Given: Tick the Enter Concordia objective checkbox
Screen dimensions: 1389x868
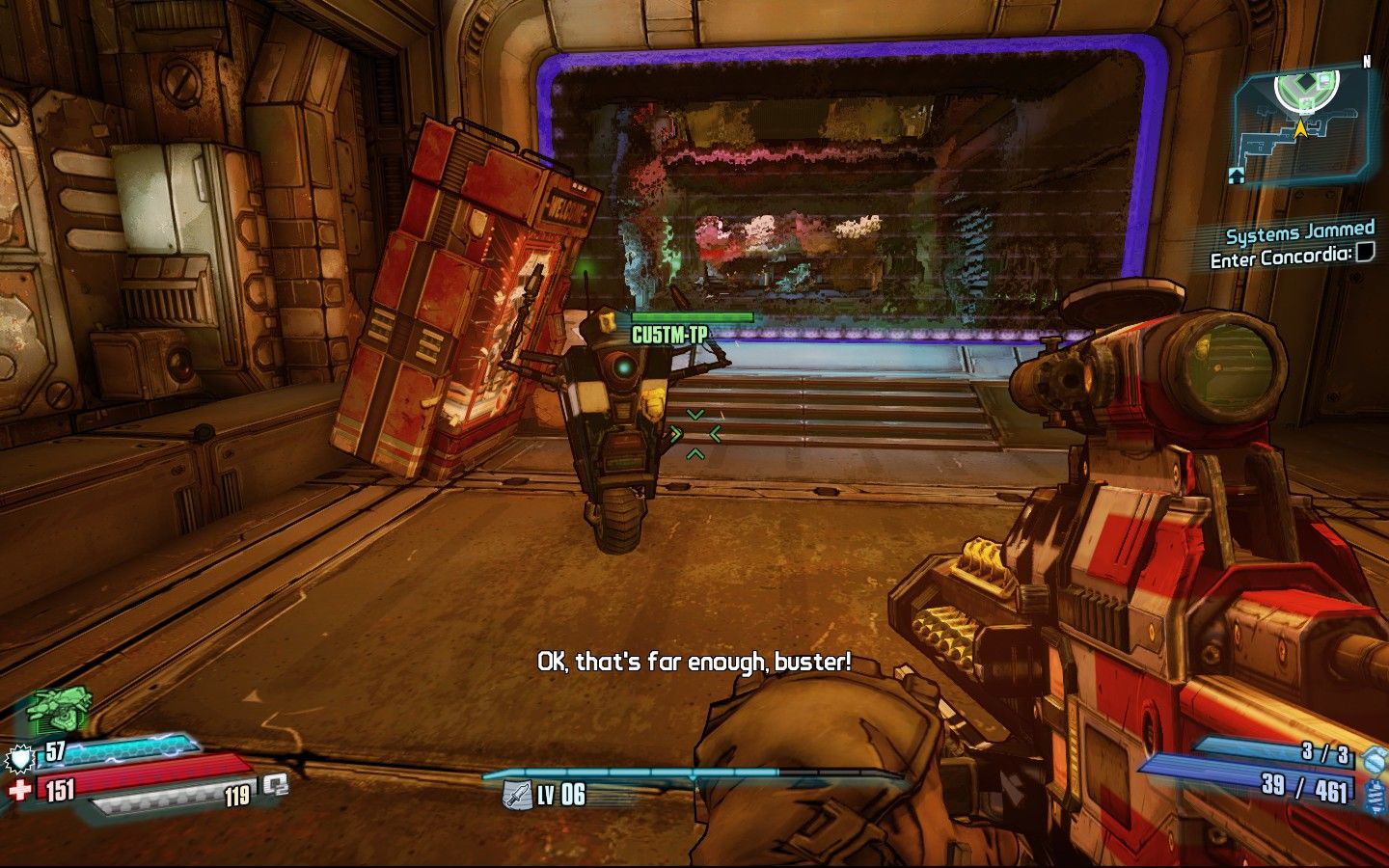Looking at the screenshot, I should (1365, 254).
